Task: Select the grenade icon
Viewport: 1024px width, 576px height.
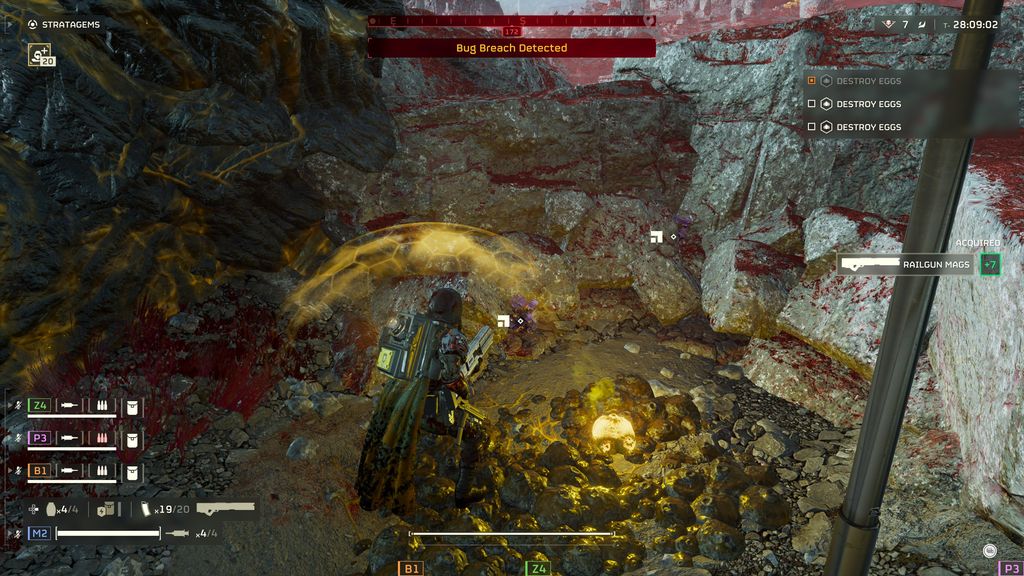Action: pyautogui.click(x=51, y=509)
